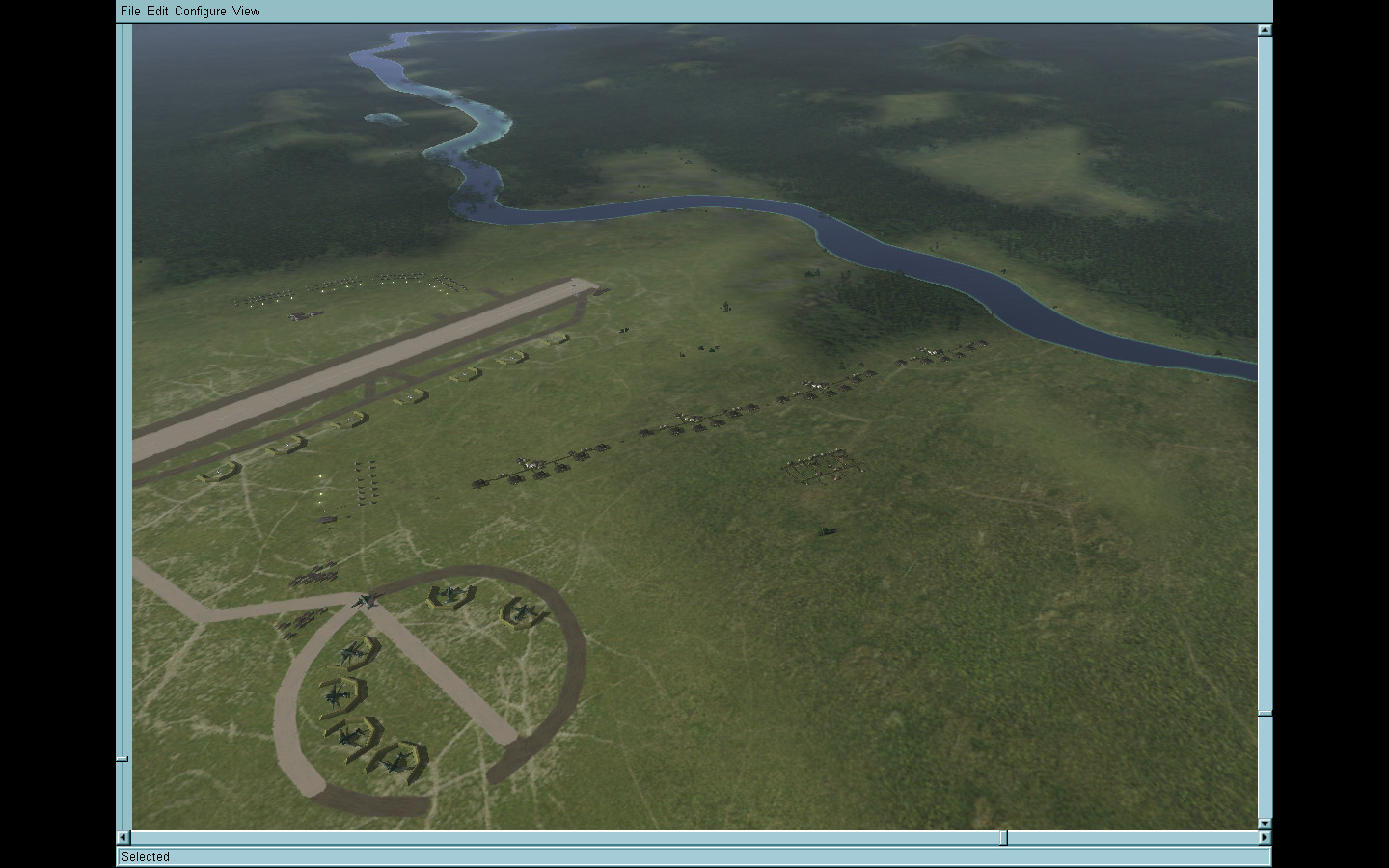Click the vertical scrollbar's up arrow
Image resolution: width=1389 pixels, height=868 pixels.
[x=1265, y=31]
